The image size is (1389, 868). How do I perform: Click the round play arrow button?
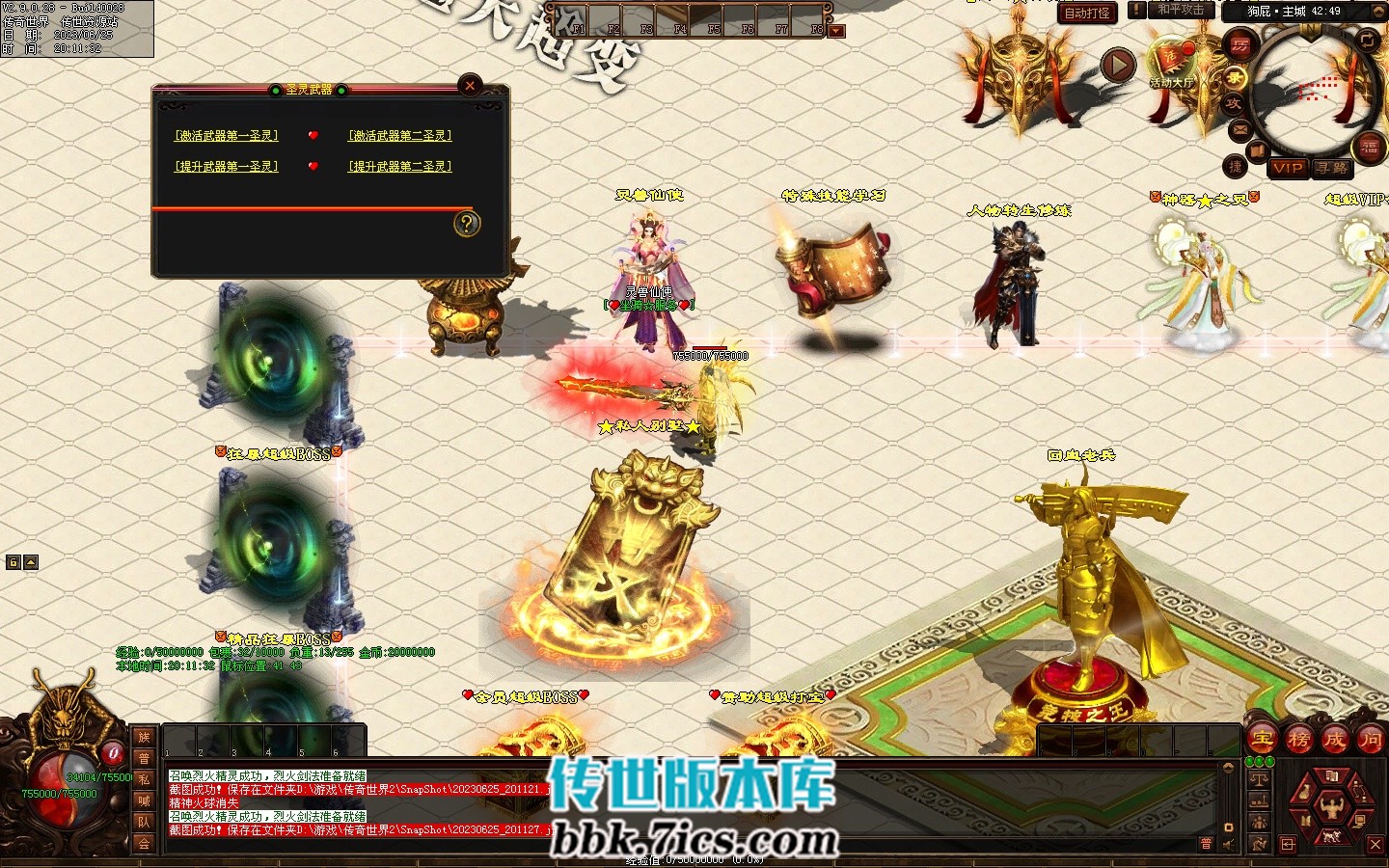(1118, 66)
